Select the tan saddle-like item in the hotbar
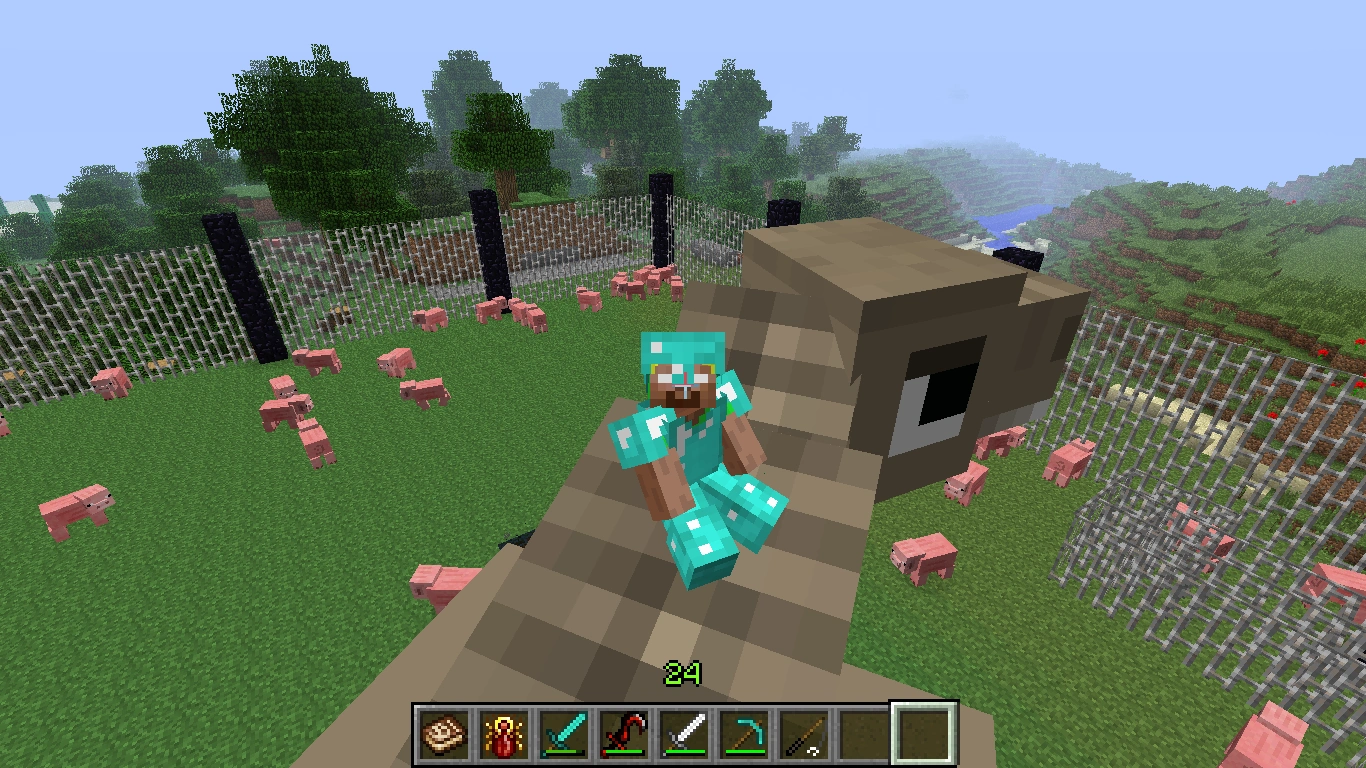The image size is (1366, 768). [x=444, y=733]
